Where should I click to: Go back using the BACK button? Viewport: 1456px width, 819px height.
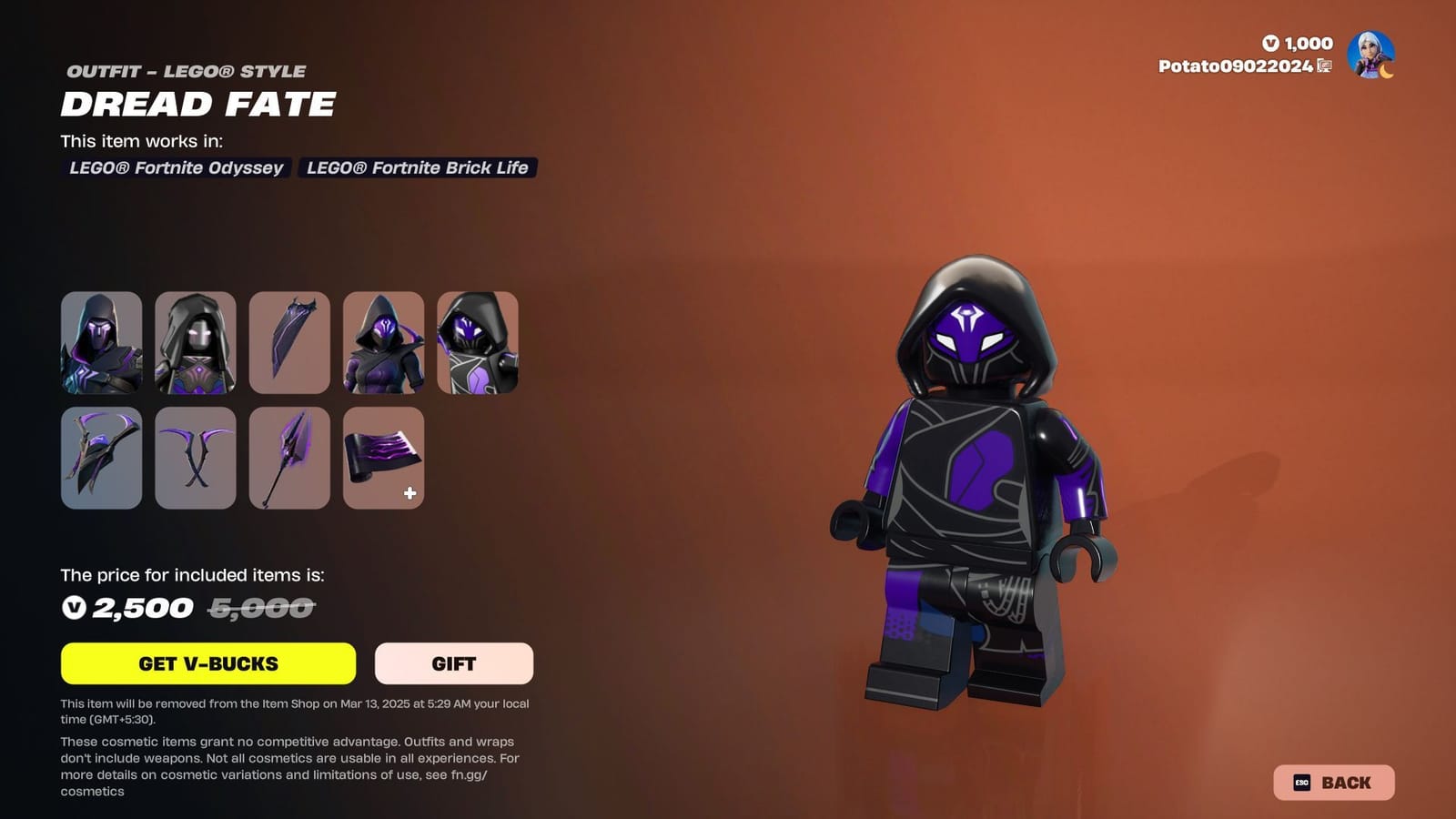point(1337,782)
